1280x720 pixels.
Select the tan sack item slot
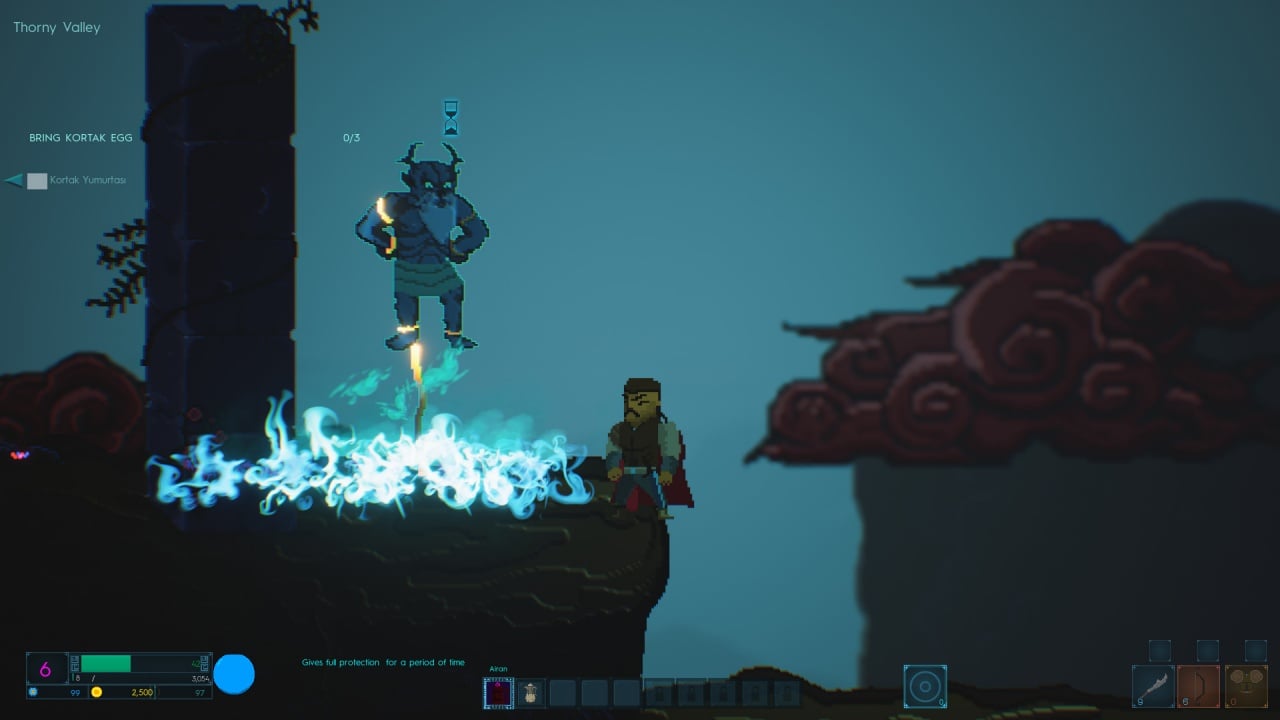(x=531, y=692)
